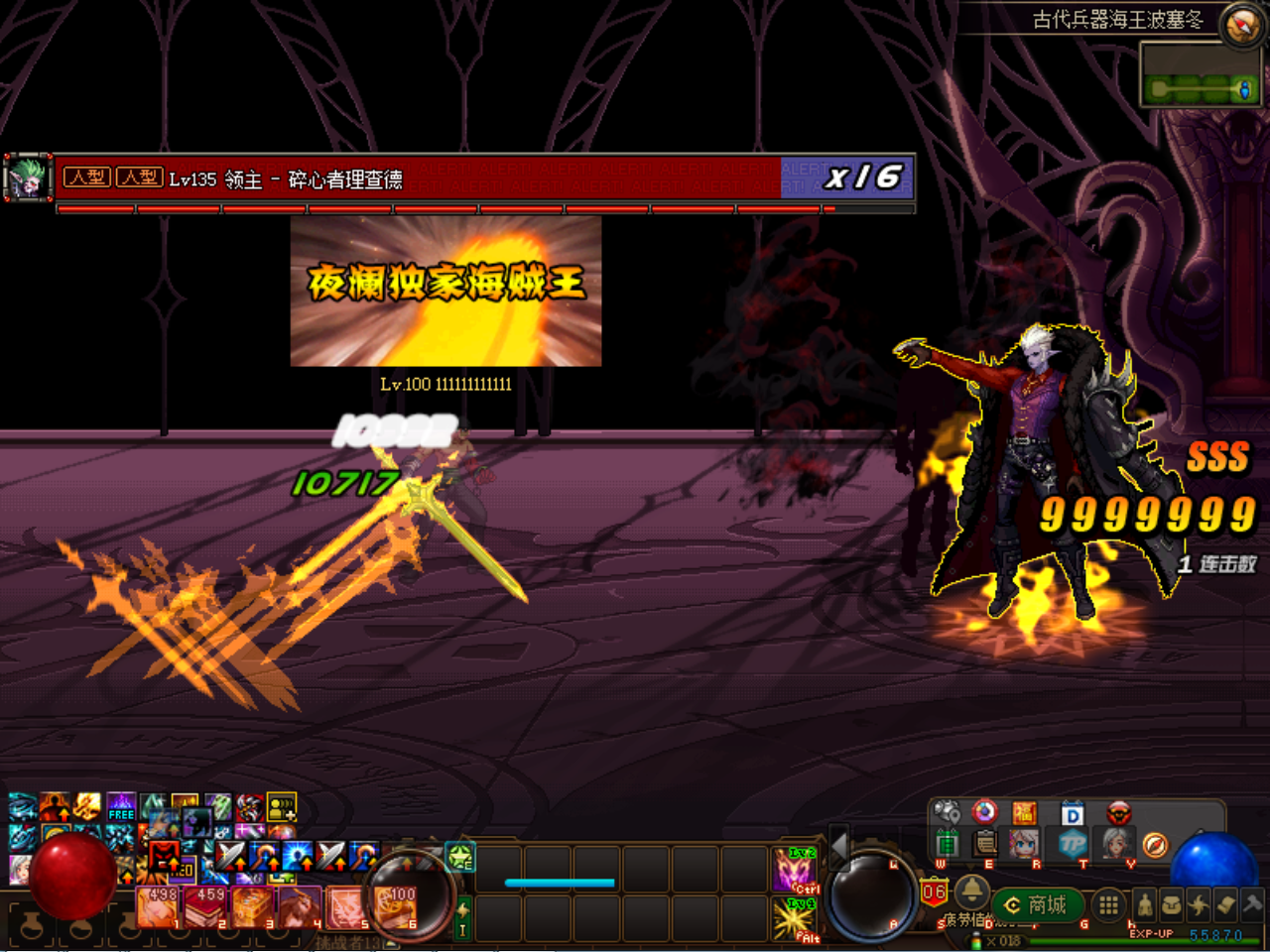
Task: Click the 人型 tag on the boss bar
Action: [x=87, y=178]
